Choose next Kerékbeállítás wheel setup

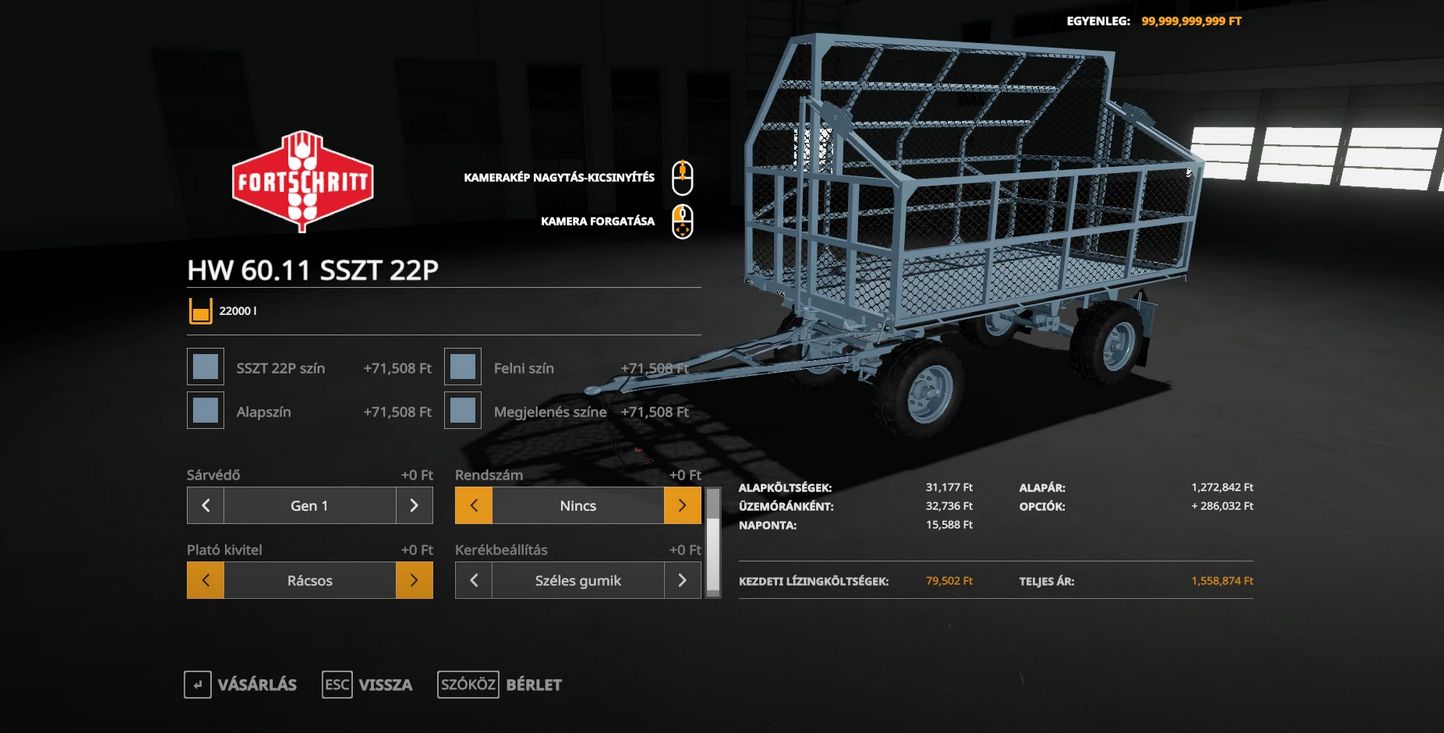point(682,580)
